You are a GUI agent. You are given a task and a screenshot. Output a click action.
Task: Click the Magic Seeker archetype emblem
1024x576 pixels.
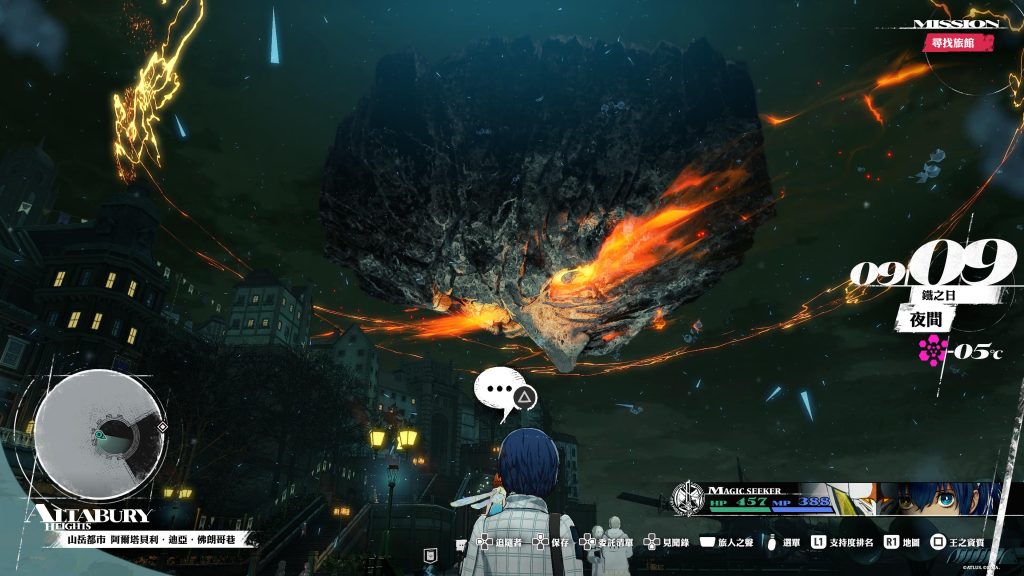[x=687, y=497]
